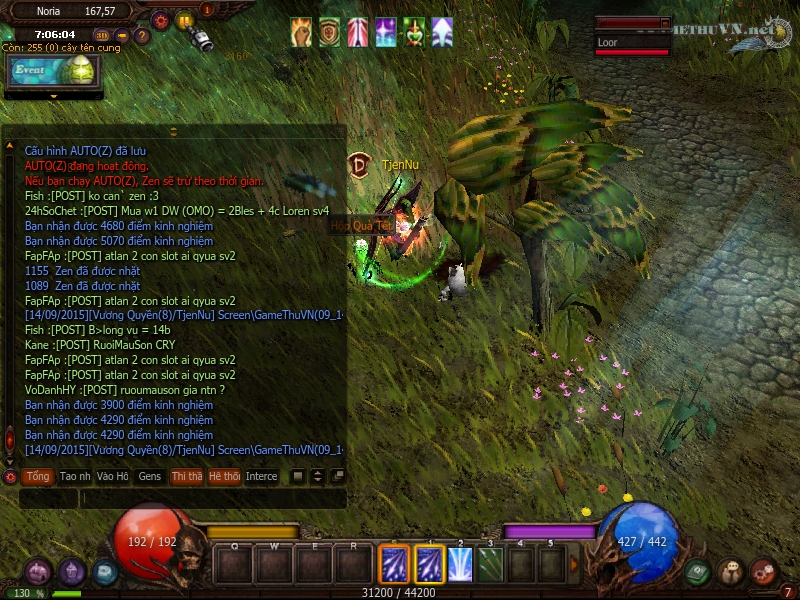The height and width of the screenshot is (600, 800).
Task: Choose the Hệ thốn chat tab
Action: tap(224, 477)
